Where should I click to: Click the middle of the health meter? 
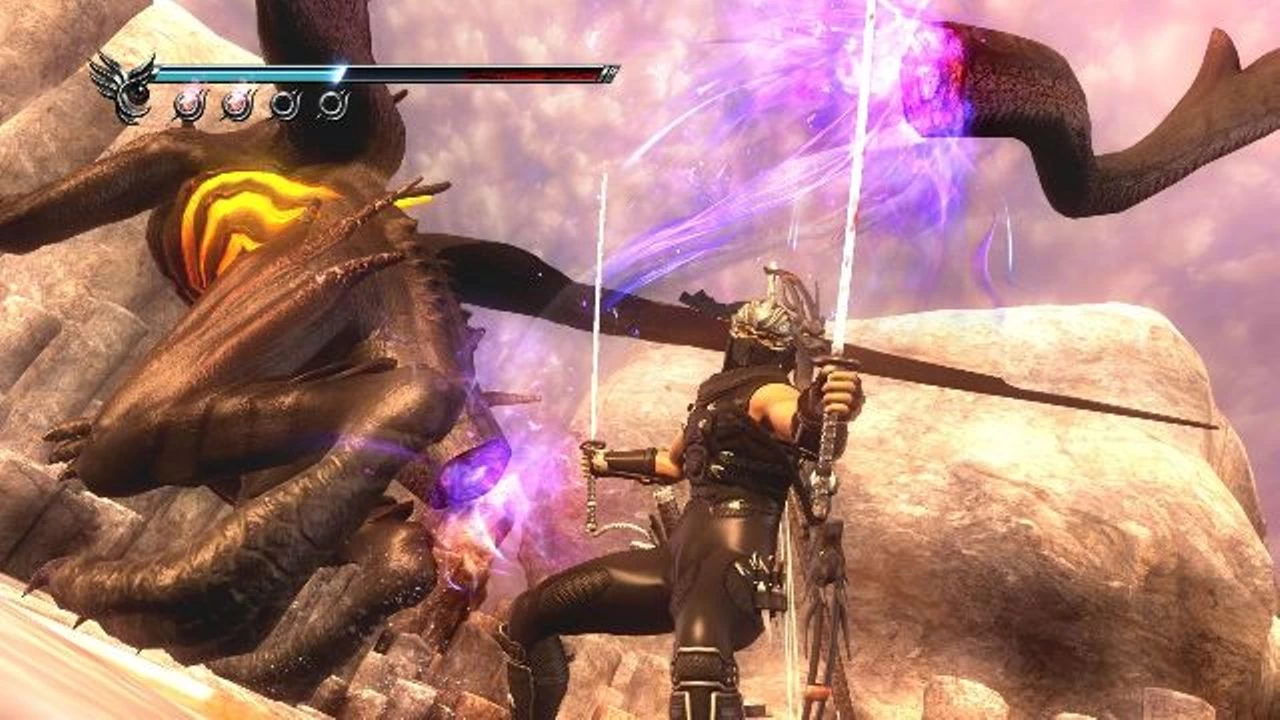point(385,72)
